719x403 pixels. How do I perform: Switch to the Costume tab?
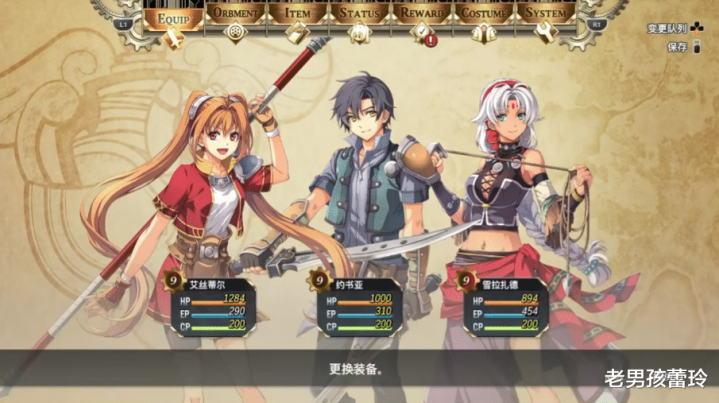(x=484, y=15)
